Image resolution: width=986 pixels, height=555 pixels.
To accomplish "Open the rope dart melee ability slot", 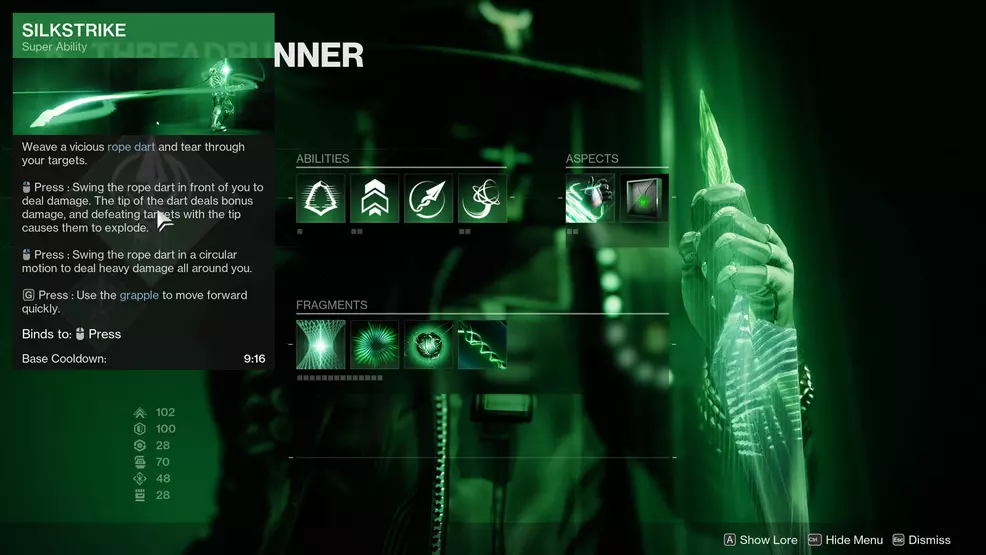I will click(429, 198).
